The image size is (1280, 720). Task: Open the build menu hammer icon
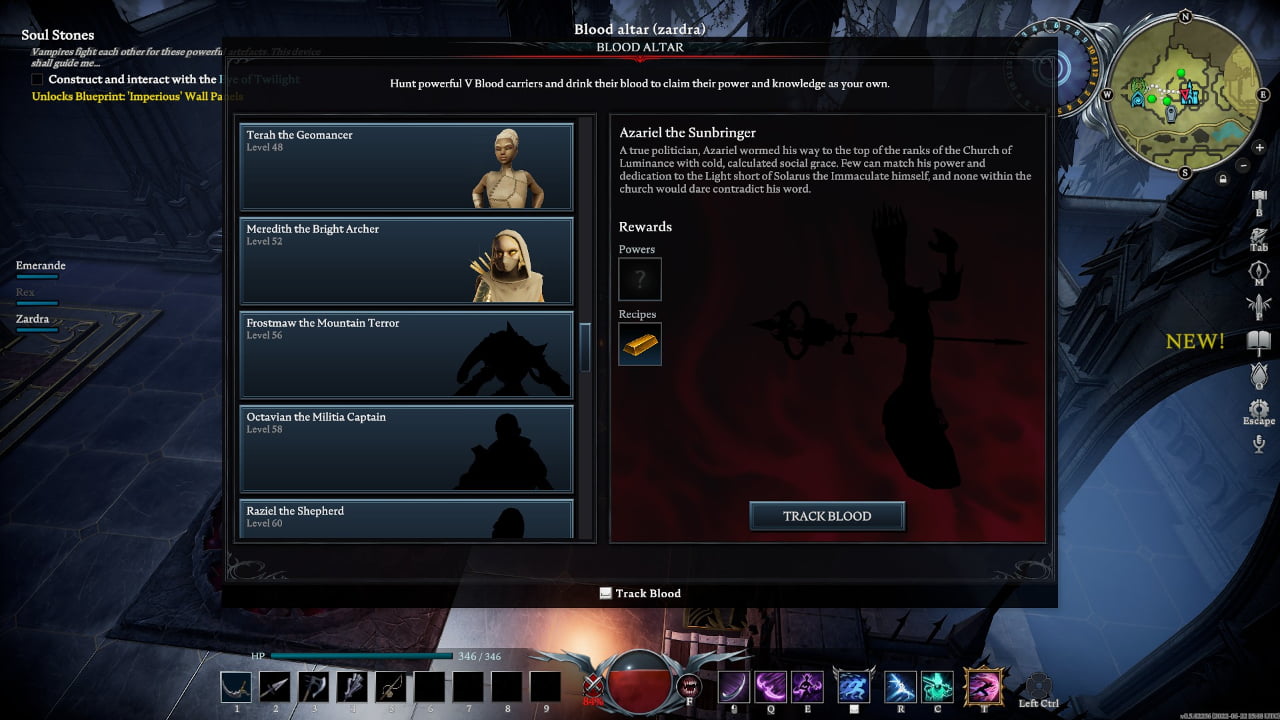coord(1259,197)
